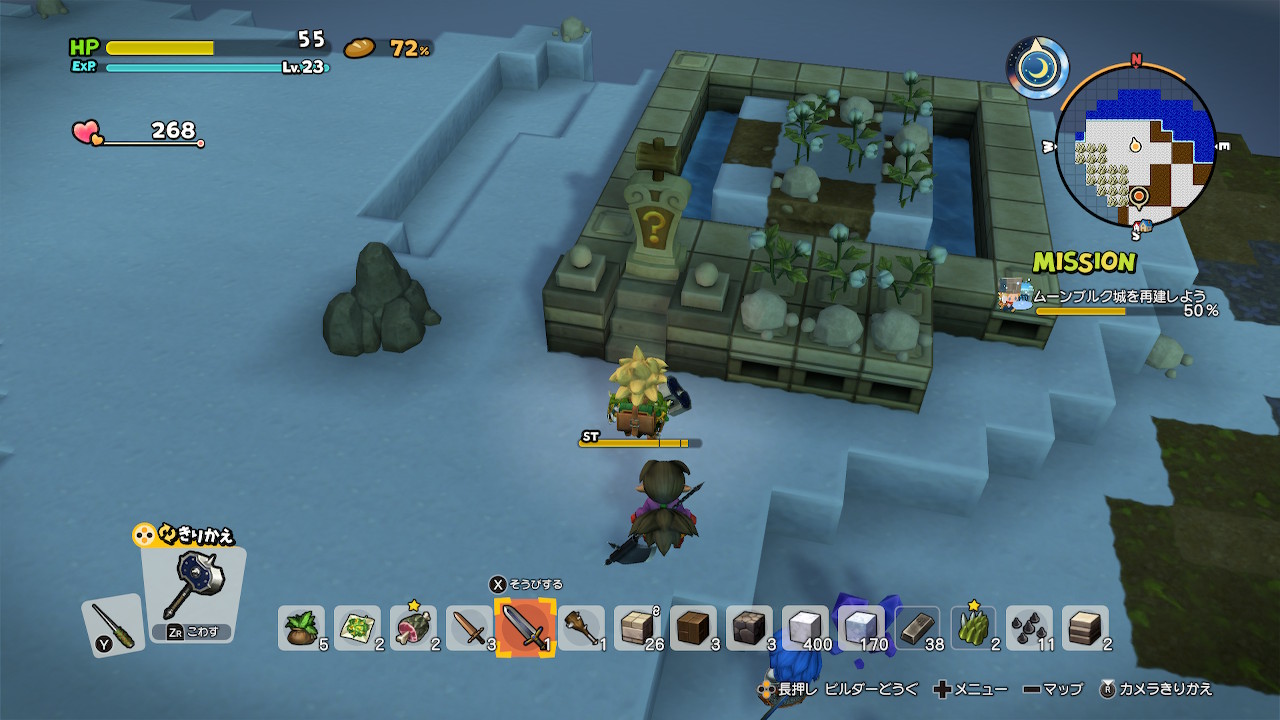Select the starred meat-on-bone slot

[x=413, y=628]
